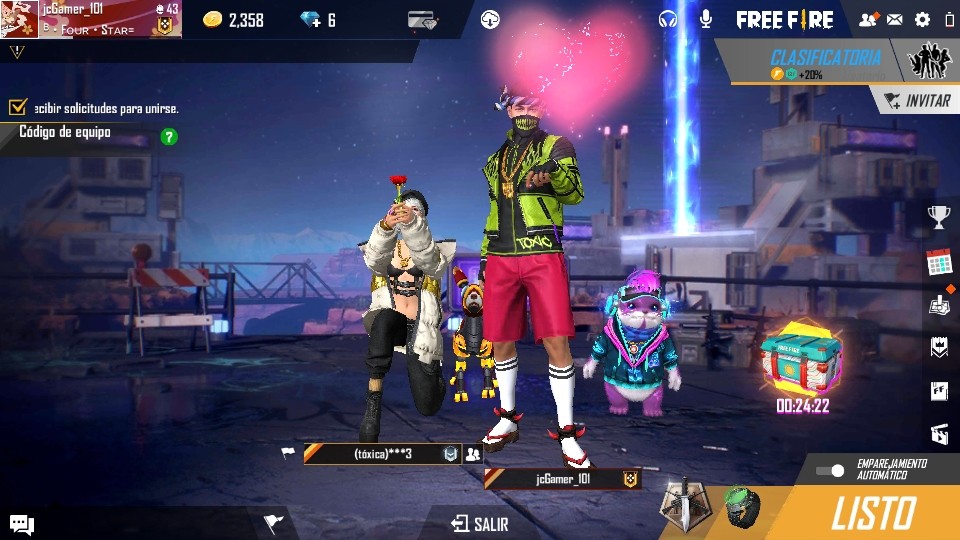Show help with the green question mark
960x540 pixels.
169,137
